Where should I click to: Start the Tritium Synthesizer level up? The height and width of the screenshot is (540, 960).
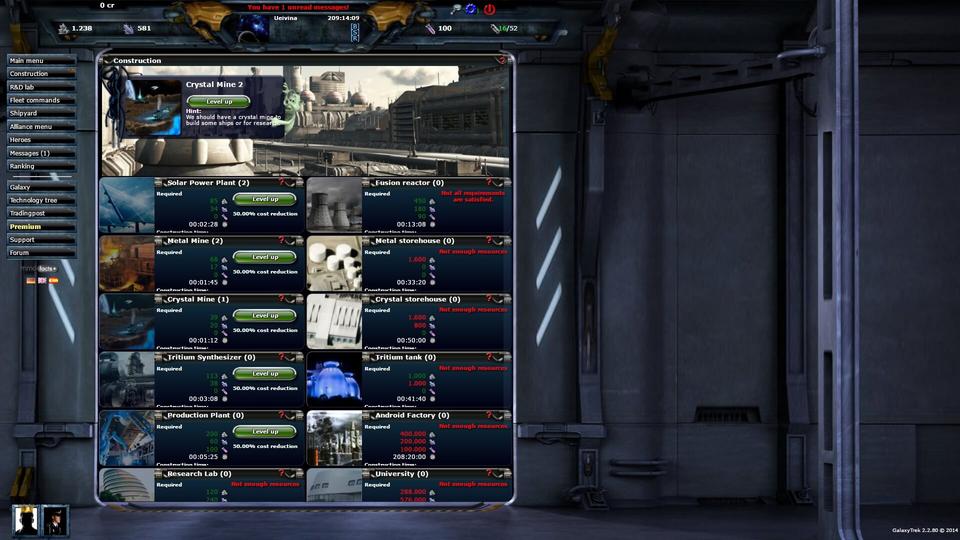[265, 373]
